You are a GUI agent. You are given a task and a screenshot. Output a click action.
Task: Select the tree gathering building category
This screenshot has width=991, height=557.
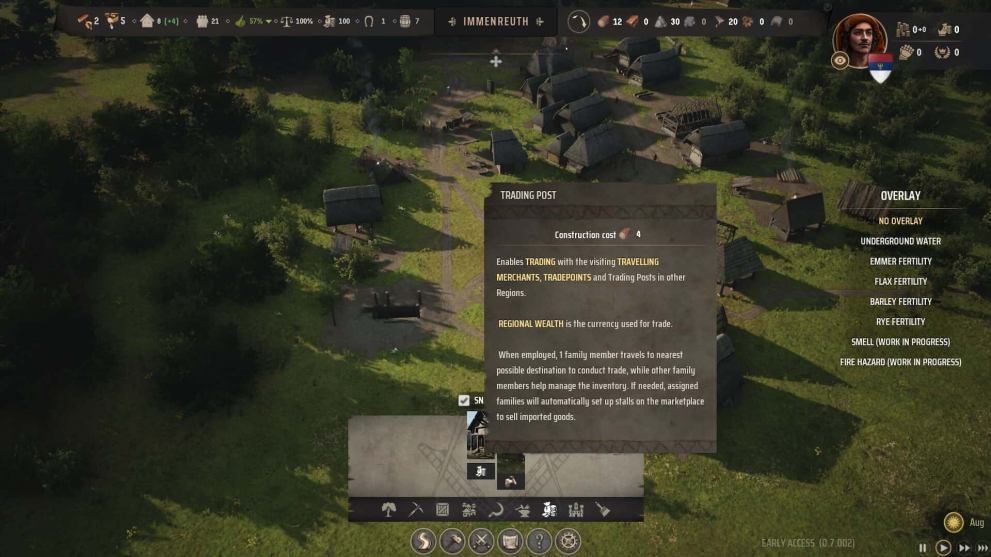389,510
